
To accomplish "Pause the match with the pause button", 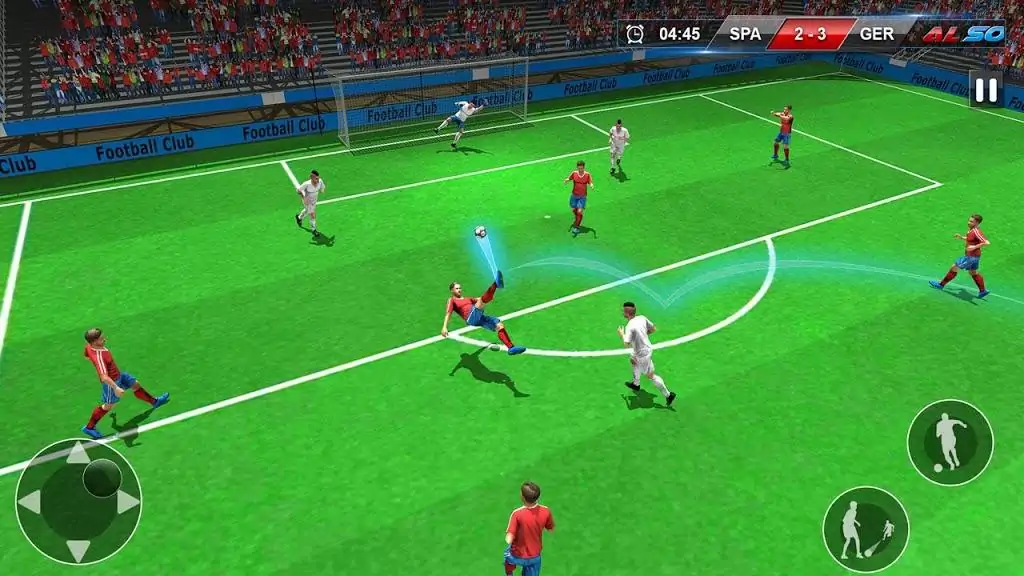I will coord(985,90).
